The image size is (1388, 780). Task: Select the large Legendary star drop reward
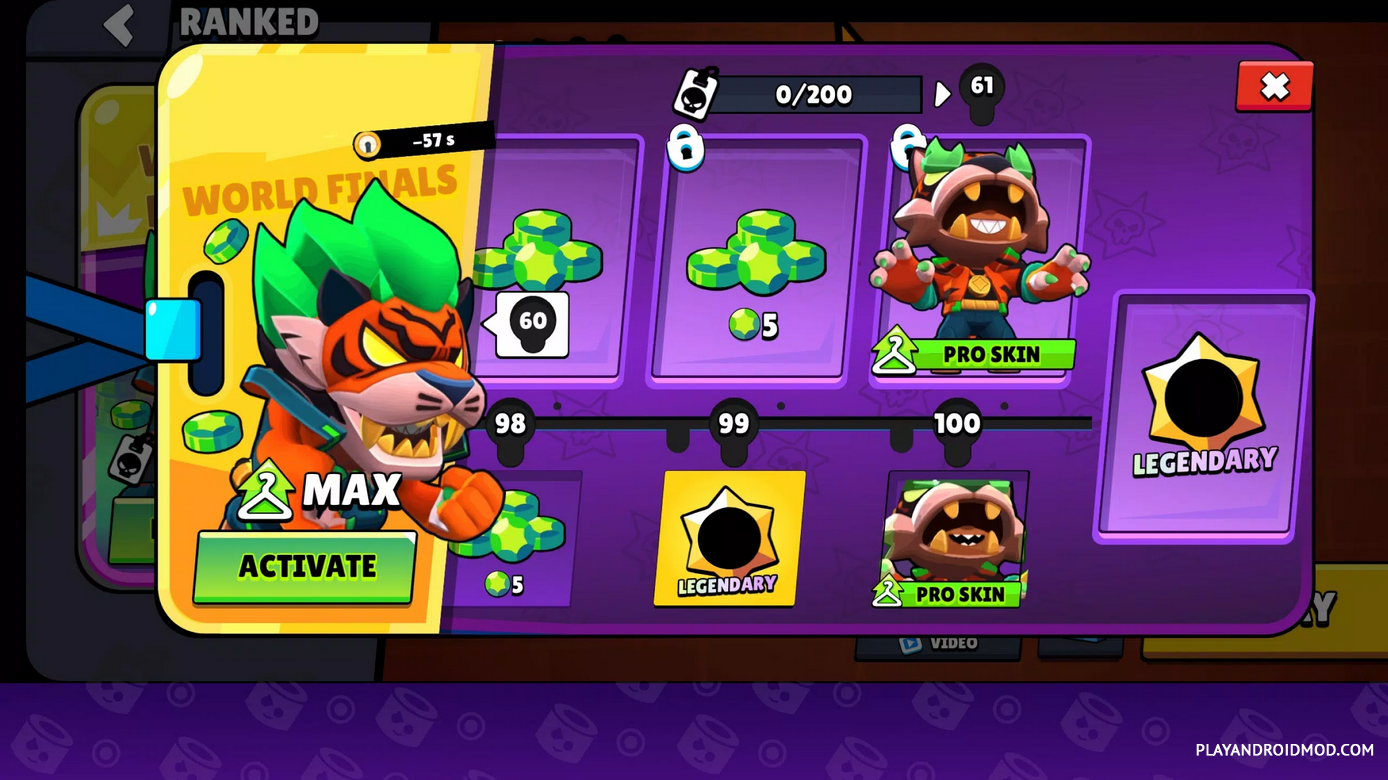(1203, 417)
